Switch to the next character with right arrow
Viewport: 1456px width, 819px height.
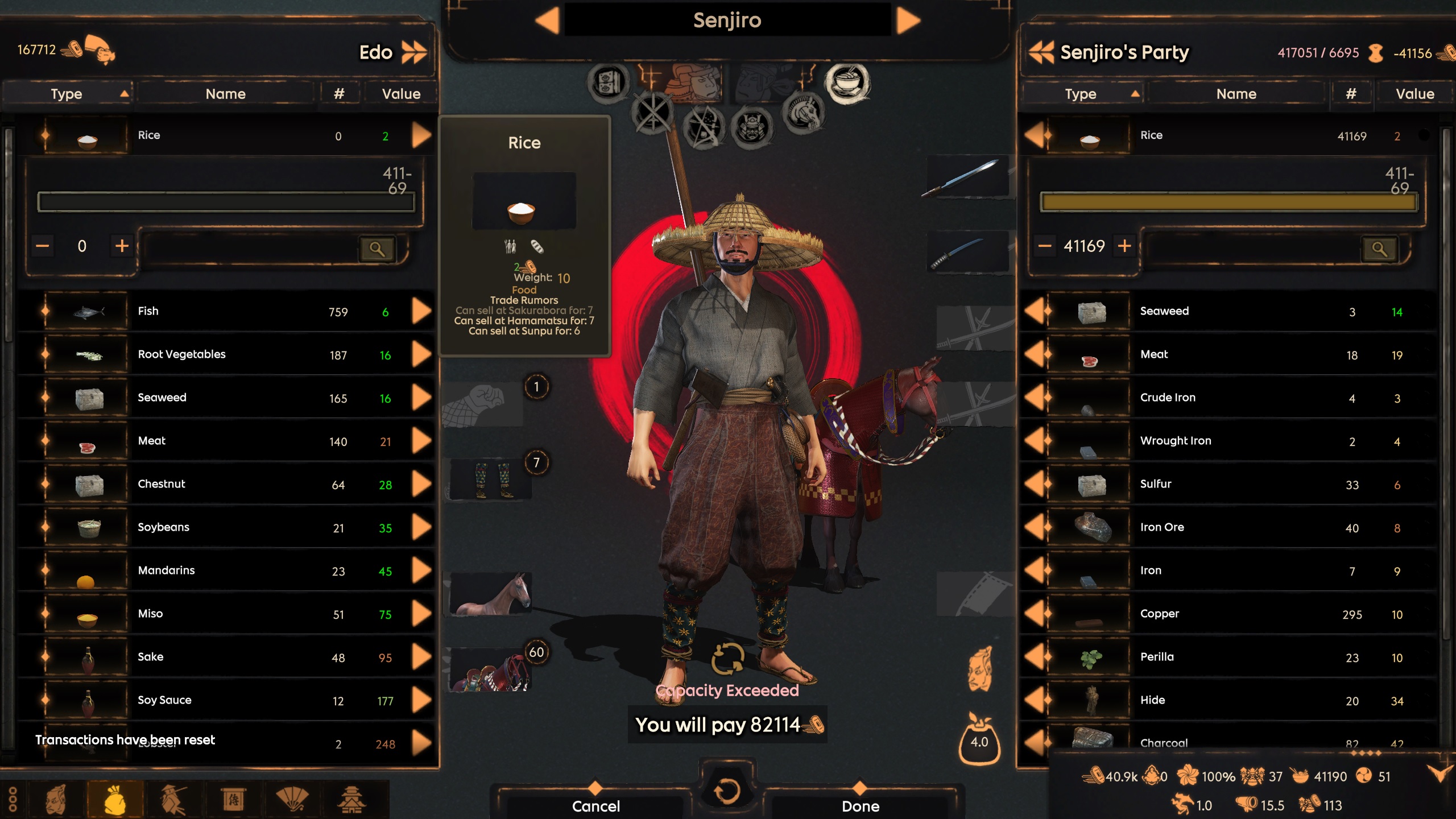point(908,21)
